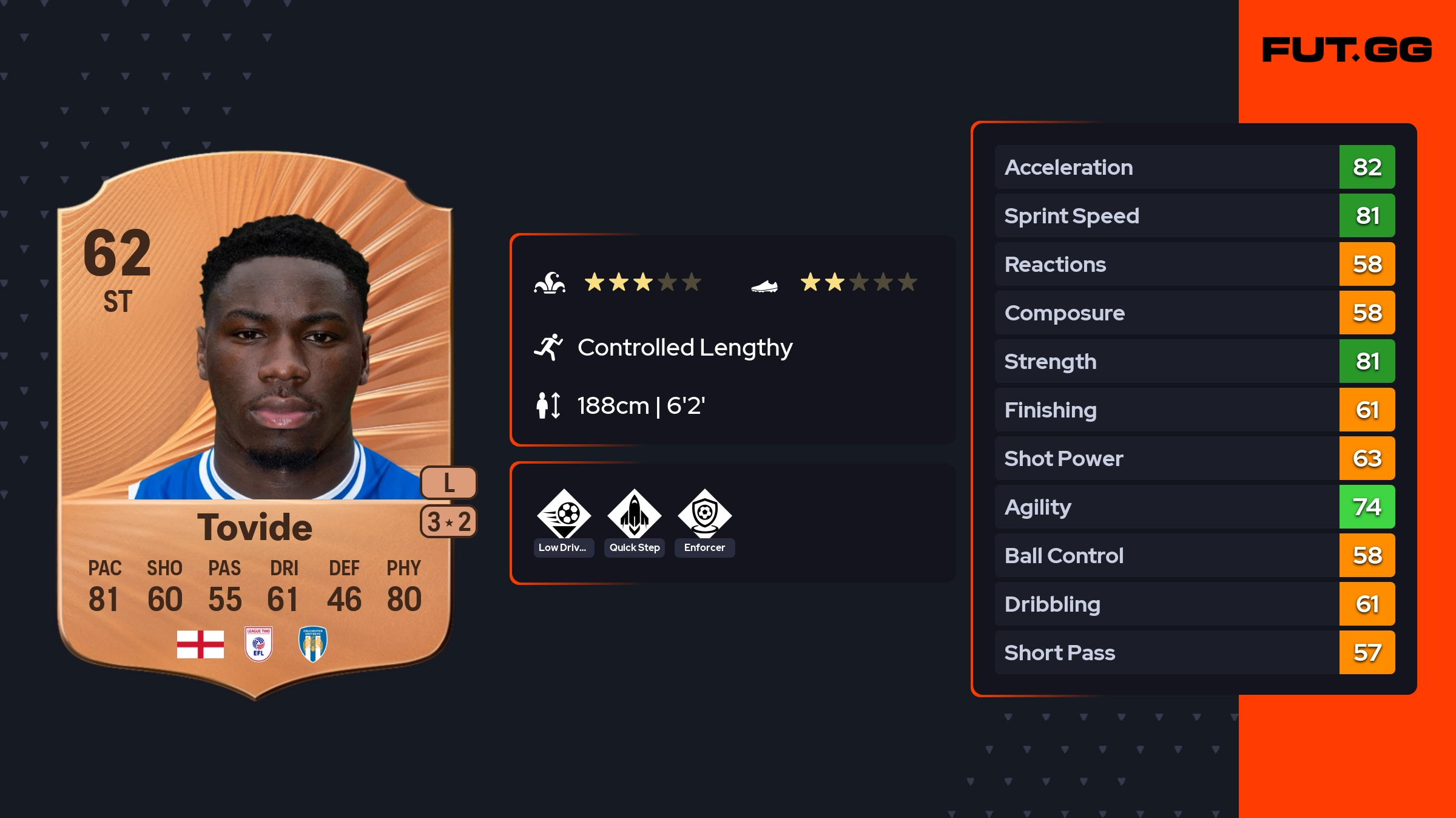
Task: Select the Controlled Lengthy running icon
Action: (x=548, y=347)
